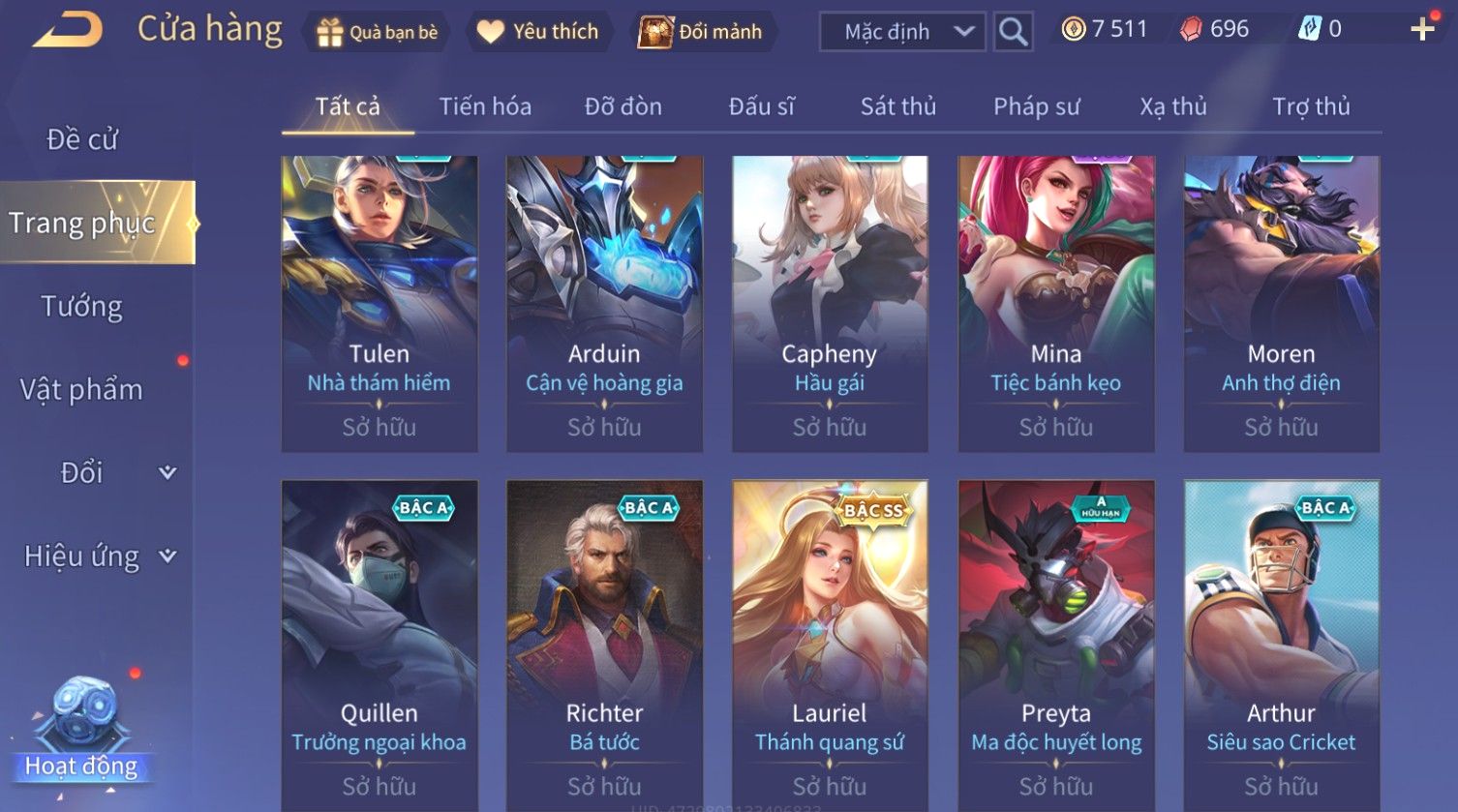Open the Đề cử sidebar section
The height and width of the screenshot is (812, 1458).
tap(82, 139)
